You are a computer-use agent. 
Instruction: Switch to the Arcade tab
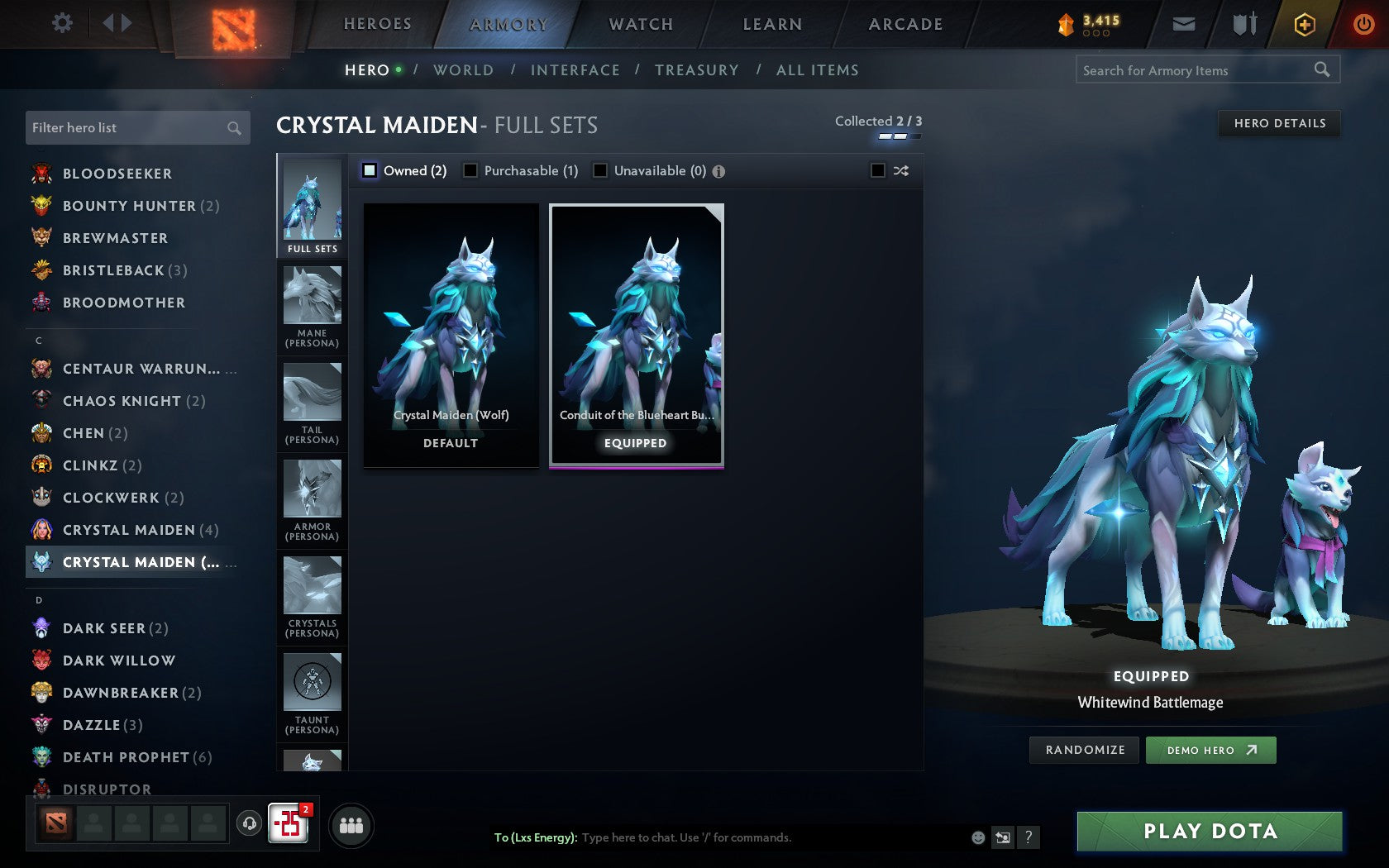(905, 24)
